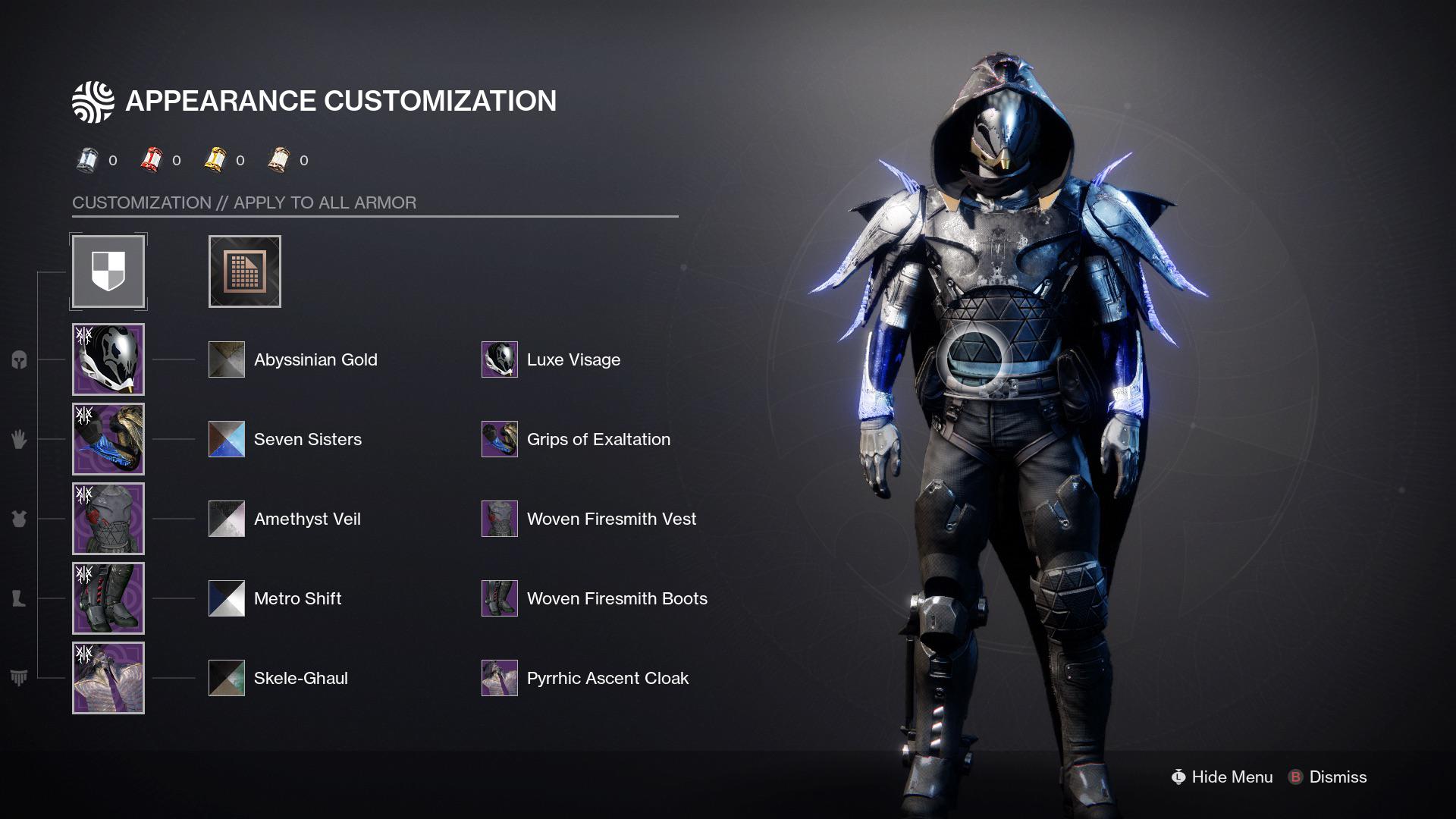Apply the Skele-Ghaul shader
This screenshot has height=819, width=1456.
tap(224, 677)
